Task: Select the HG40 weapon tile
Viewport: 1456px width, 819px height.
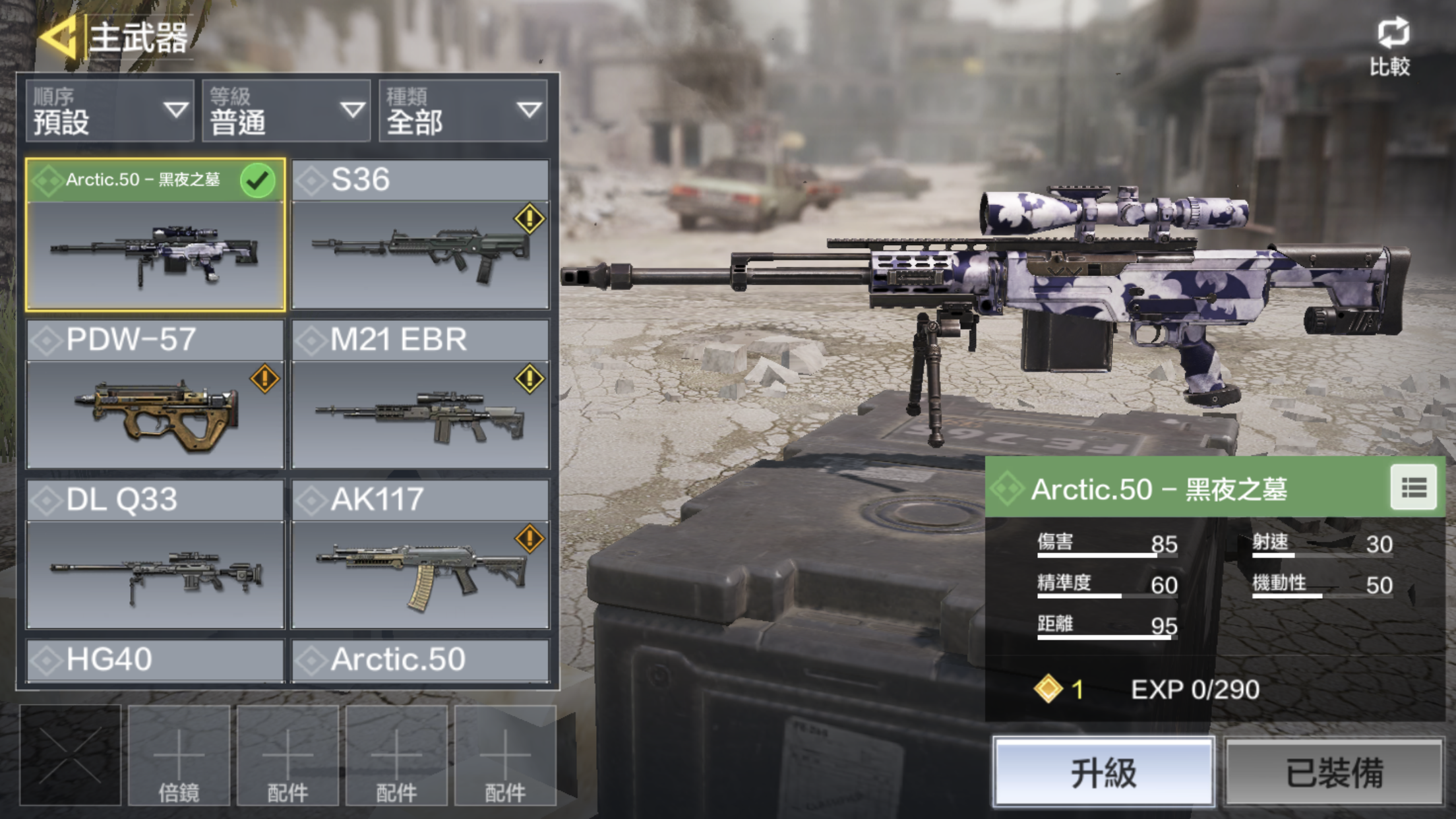Action: tap(156, 660)
